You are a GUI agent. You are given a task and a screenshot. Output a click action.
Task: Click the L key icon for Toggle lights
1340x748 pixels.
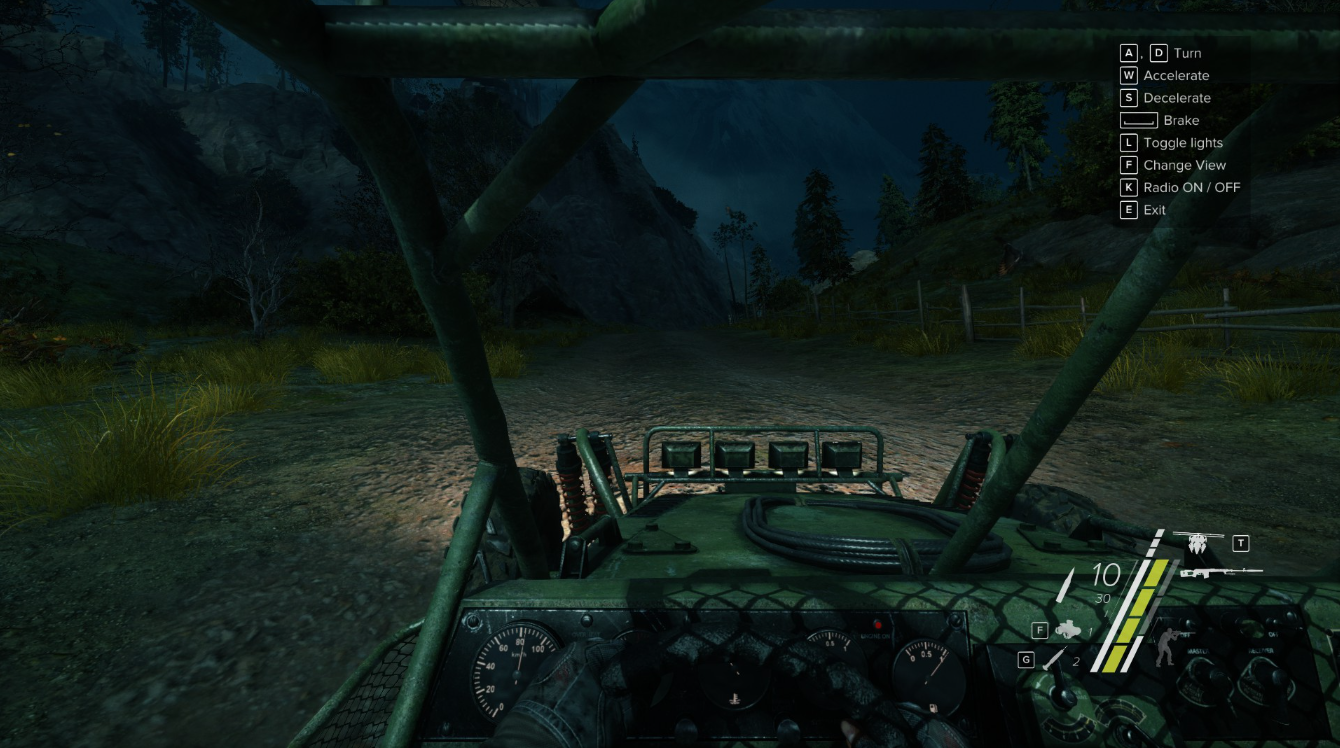tap(1128, 142)
